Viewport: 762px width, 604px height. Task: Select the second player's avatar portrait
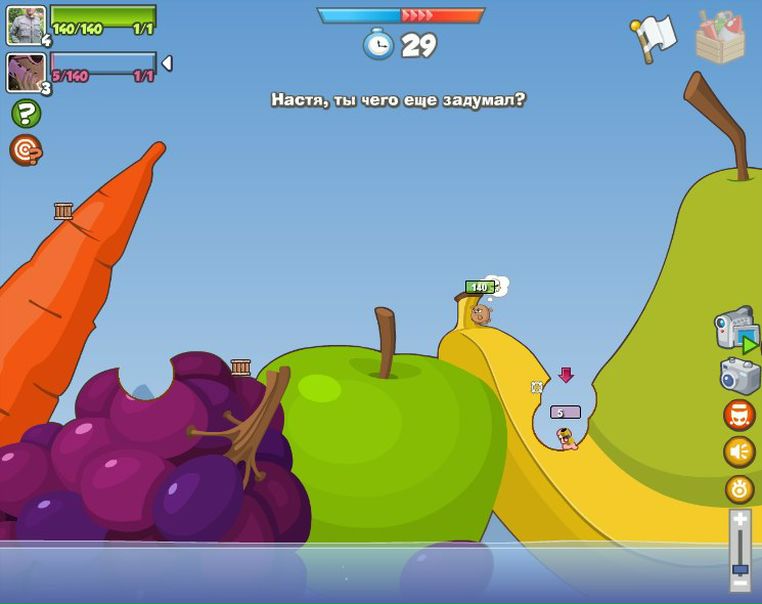[x=24, y=72]
